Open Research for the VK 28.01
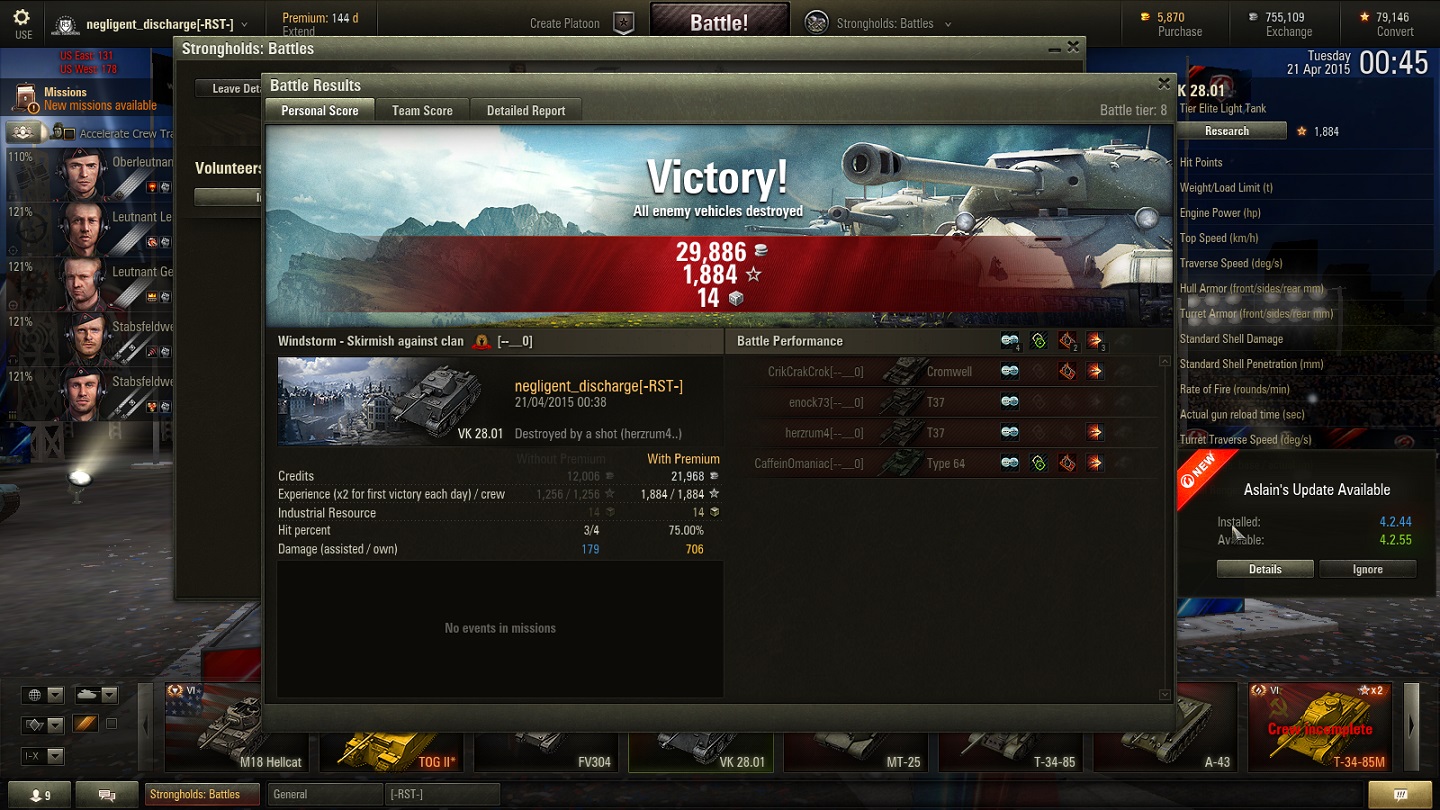1440x810 pixels. [x=1227, y=131]
